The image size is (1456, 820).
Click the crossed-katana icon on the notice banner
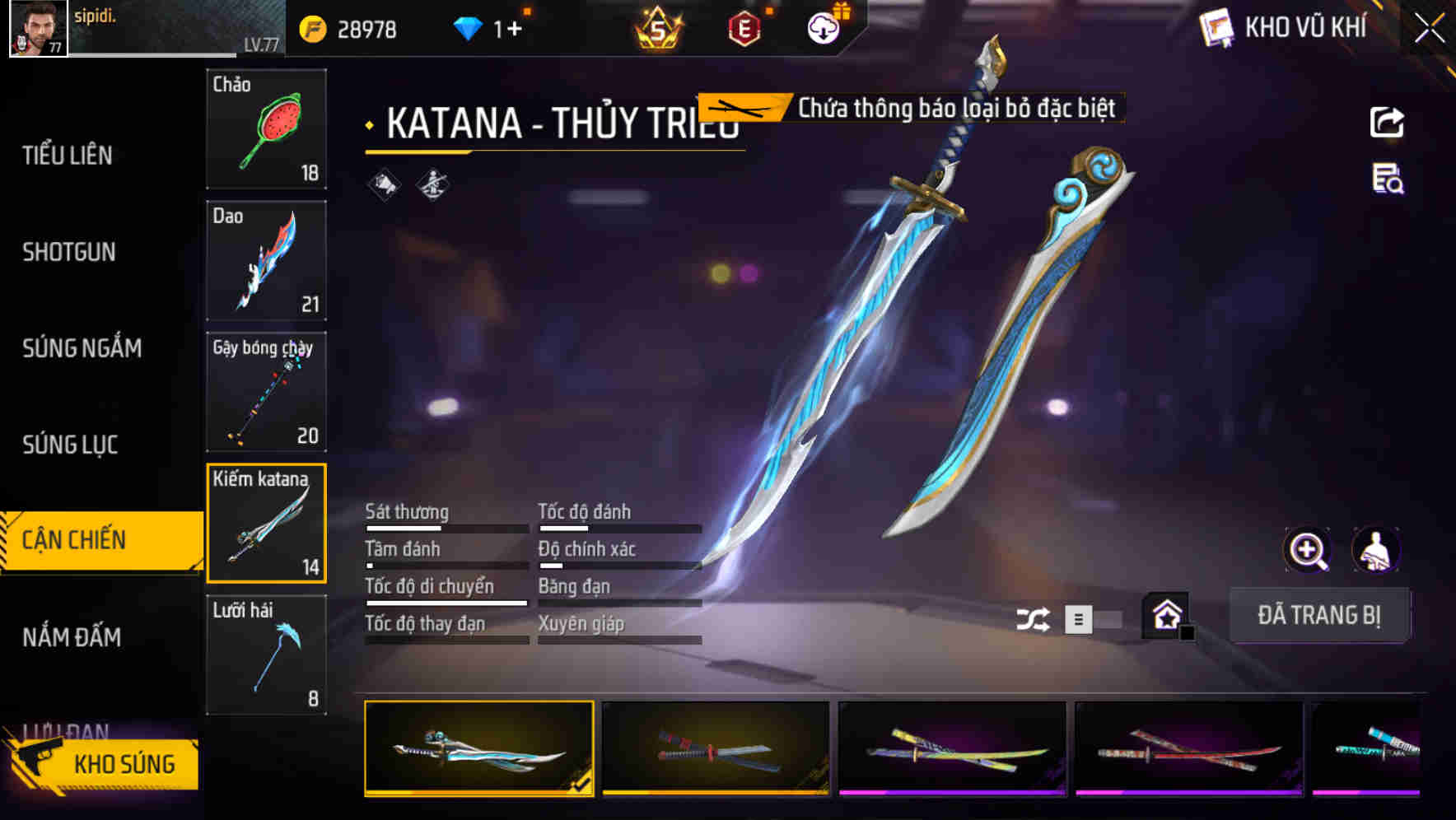click(740, 108)
